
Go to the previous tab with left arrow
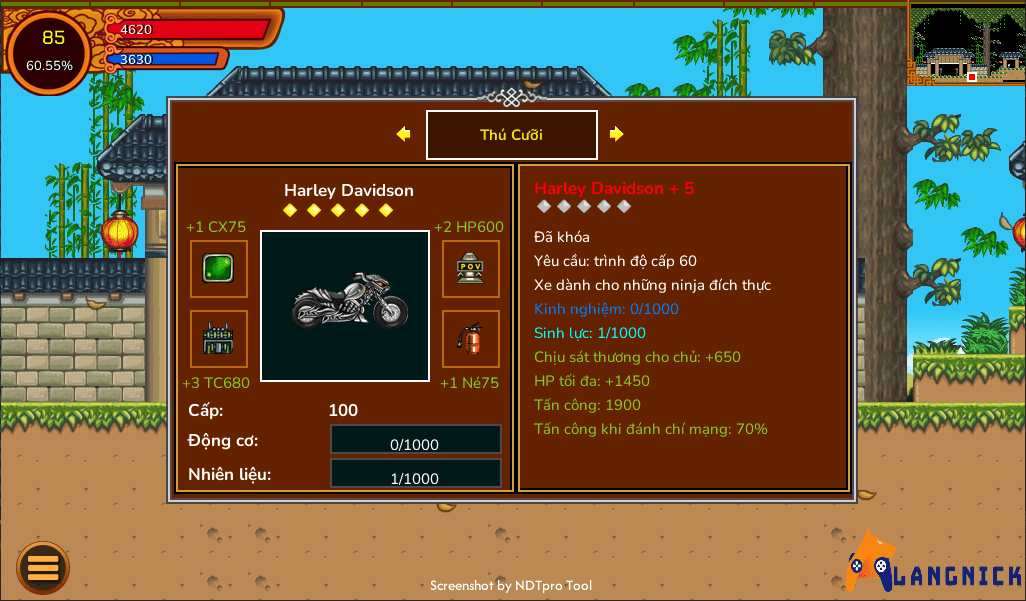click(404, 134)
